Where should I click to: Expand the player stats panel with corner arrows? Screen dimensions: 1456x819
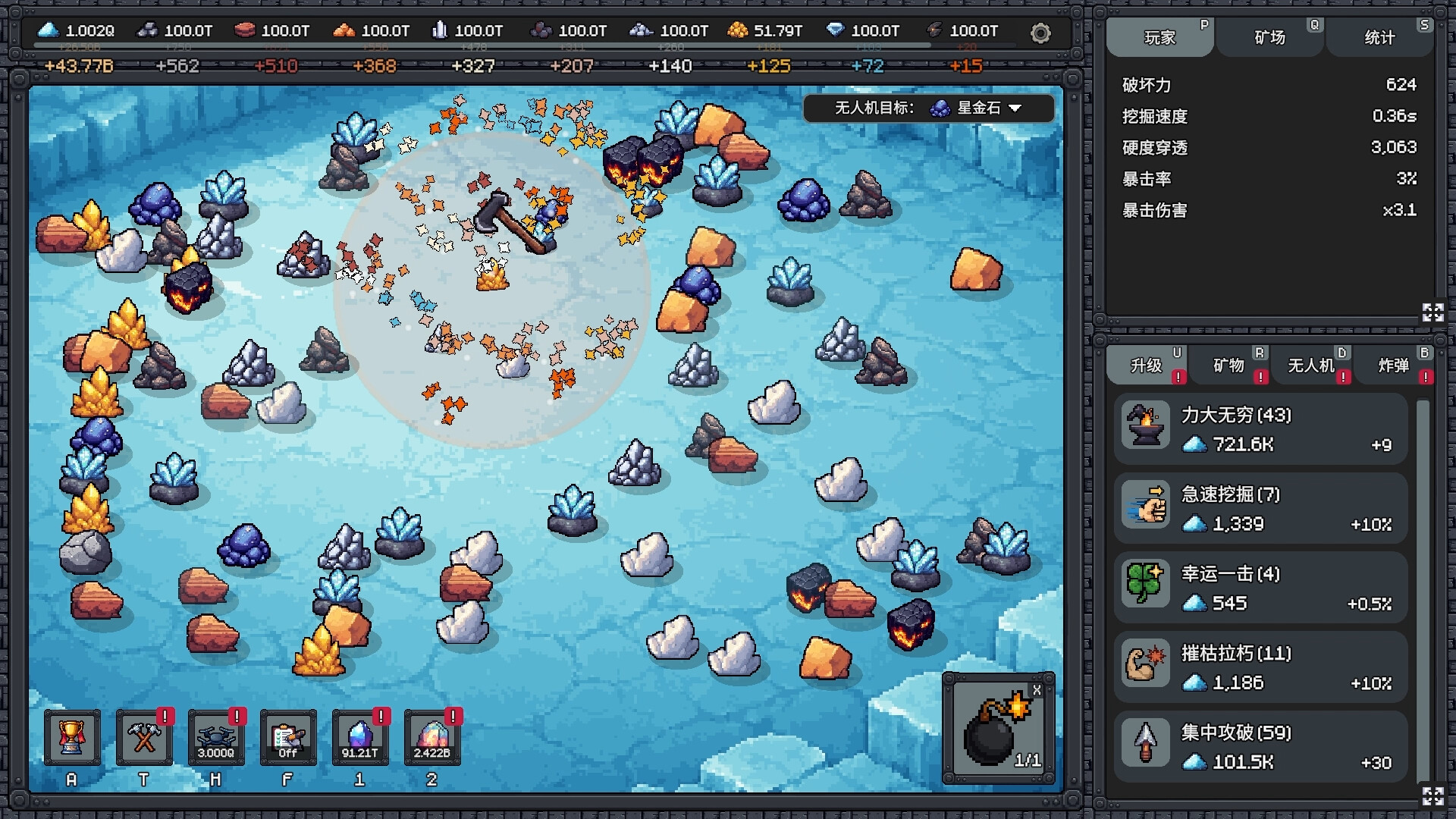1432,311
